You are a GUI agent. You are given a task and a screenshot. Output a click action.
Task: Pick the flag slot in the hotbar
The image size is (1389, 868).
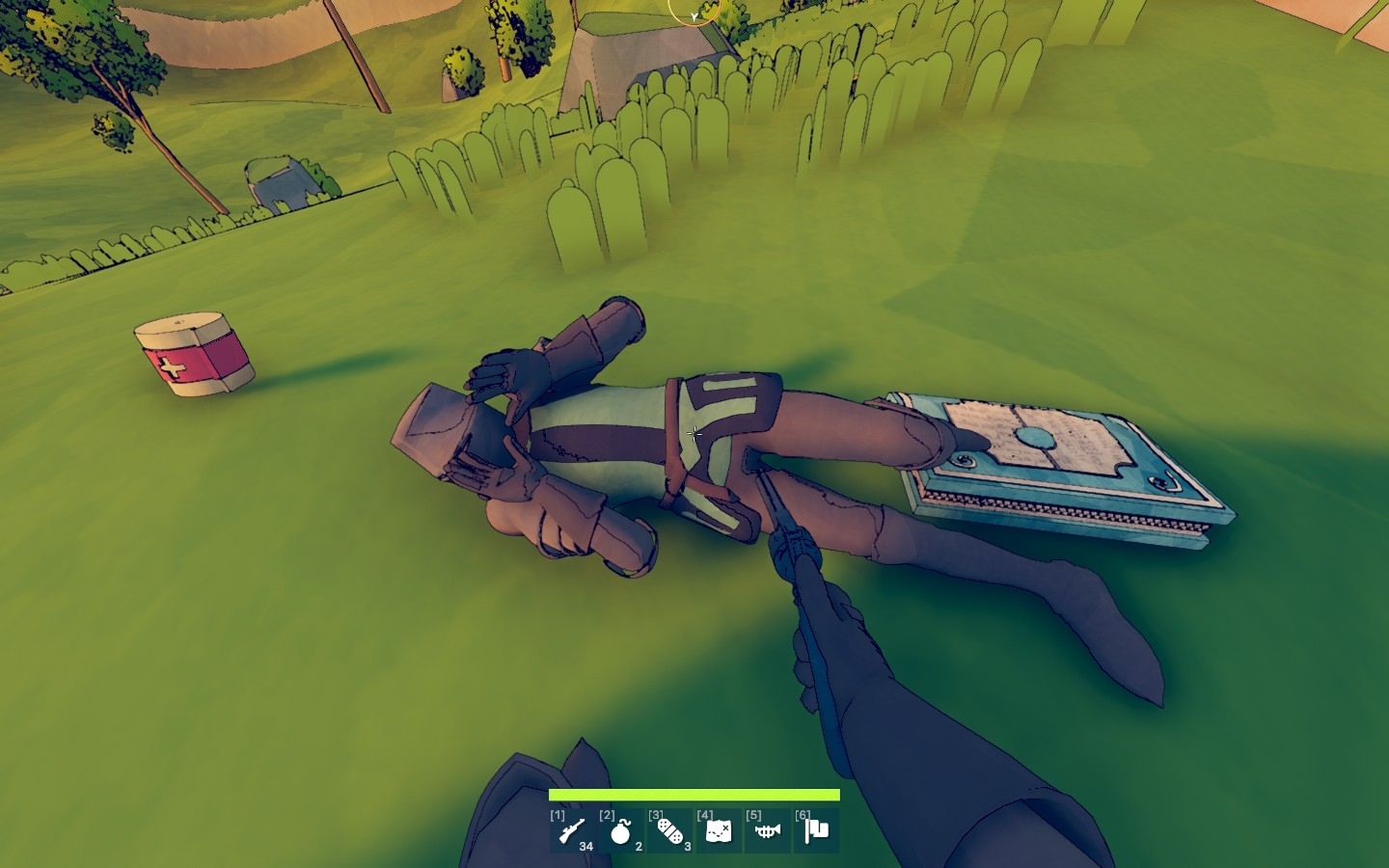[816, 830]
